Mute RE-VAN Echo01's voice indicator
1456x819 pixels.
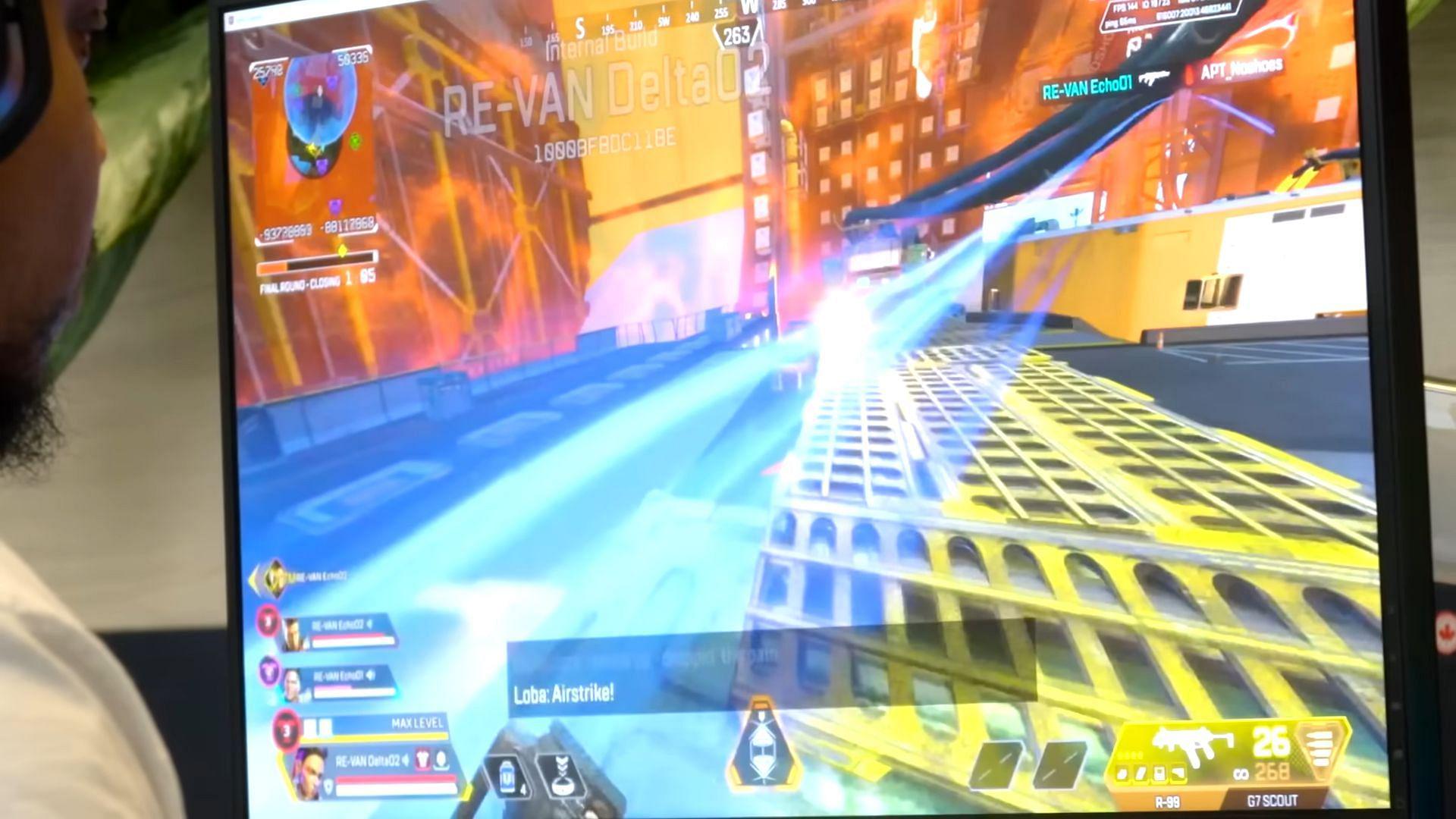click(372, 676)
